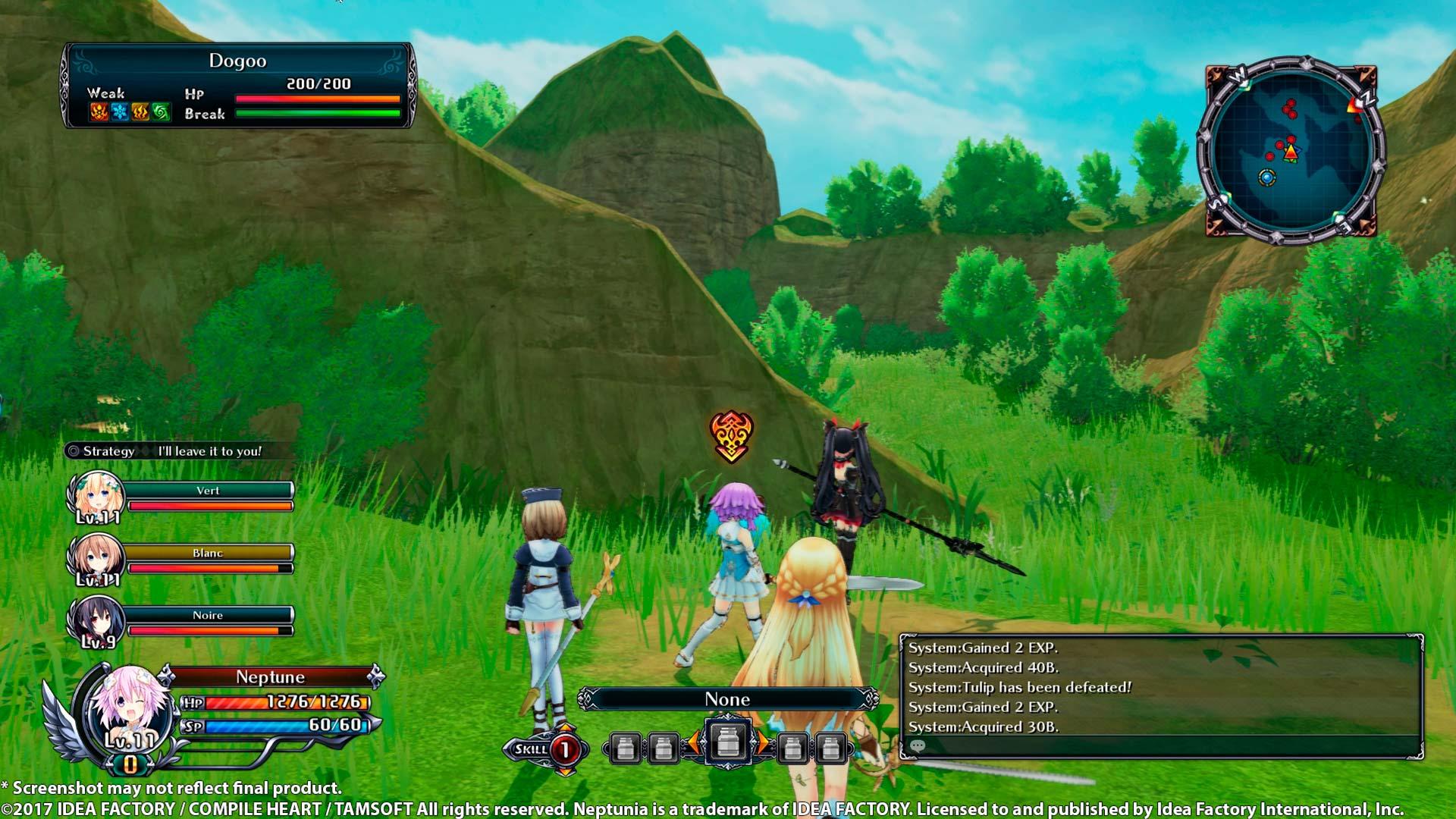Viewport: 1456px width, 819px height.
Task: Select the highlighted center item jar slot
Action: (x=728, y=742)
